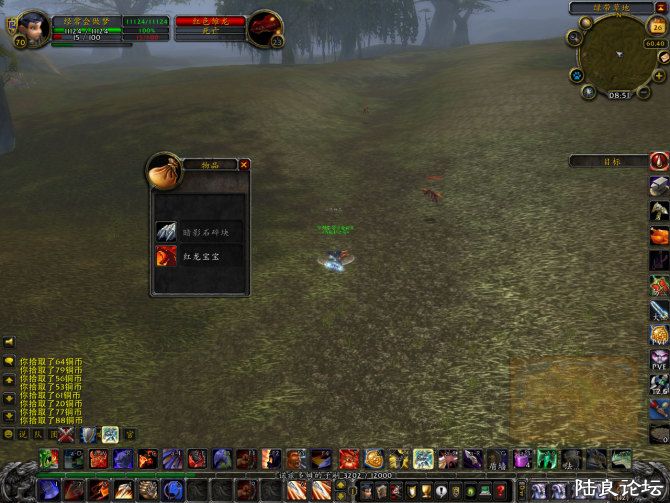Open the chat menu speech bubble button
Viewport: 670px width, 503px height.
tap(8, 360)
